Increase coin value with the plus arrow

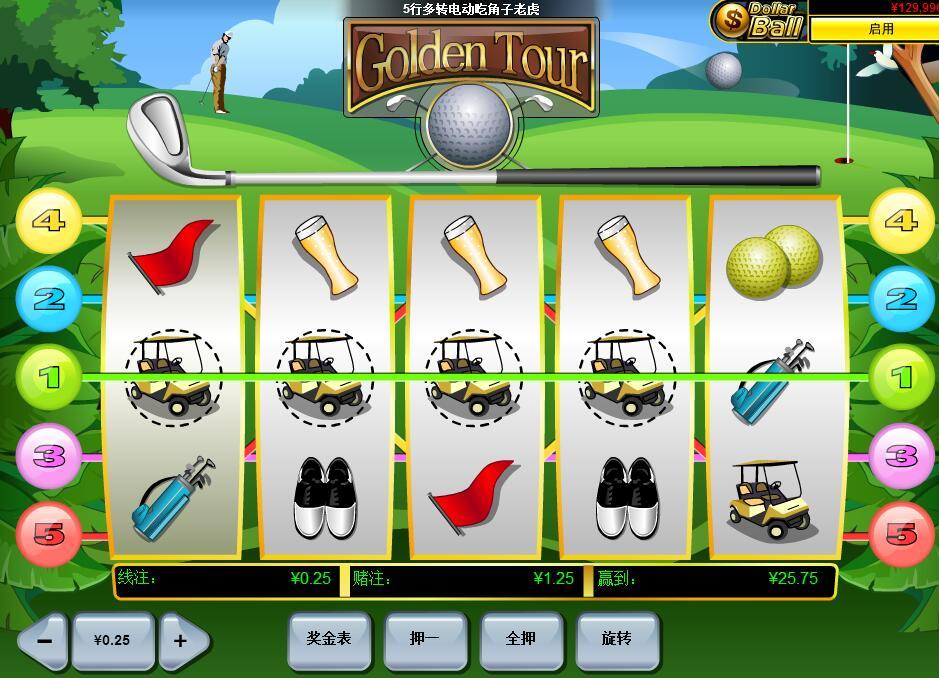pyautogui.click(x=182, y=640)
